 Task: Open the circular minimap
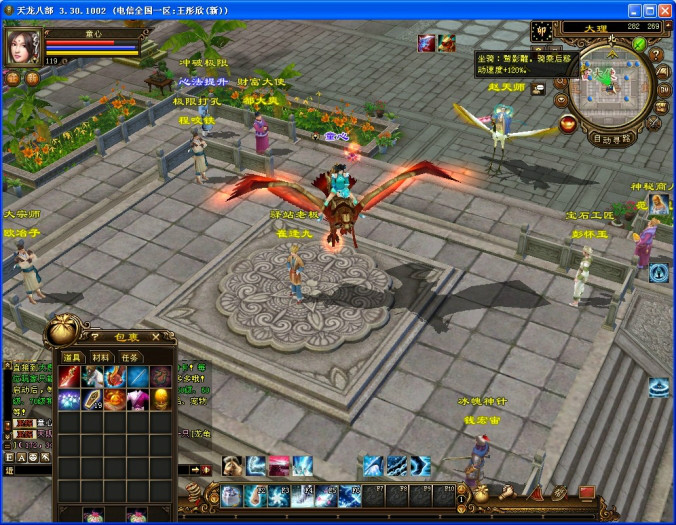(x=610, y=87)
